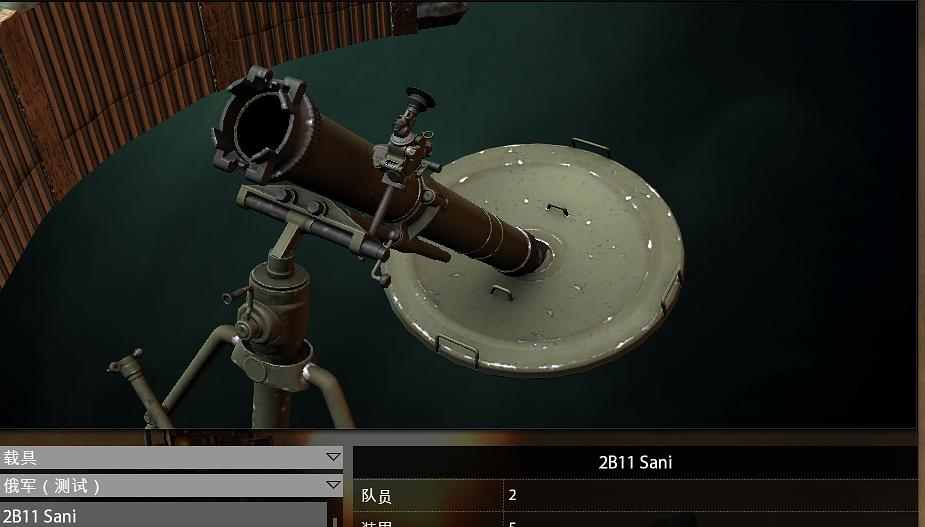The height and width of the screenshot is (527, 925).
Task: Select the 2B11 Sani list entry
Action: pyautogui.click(x=165, y=516)
